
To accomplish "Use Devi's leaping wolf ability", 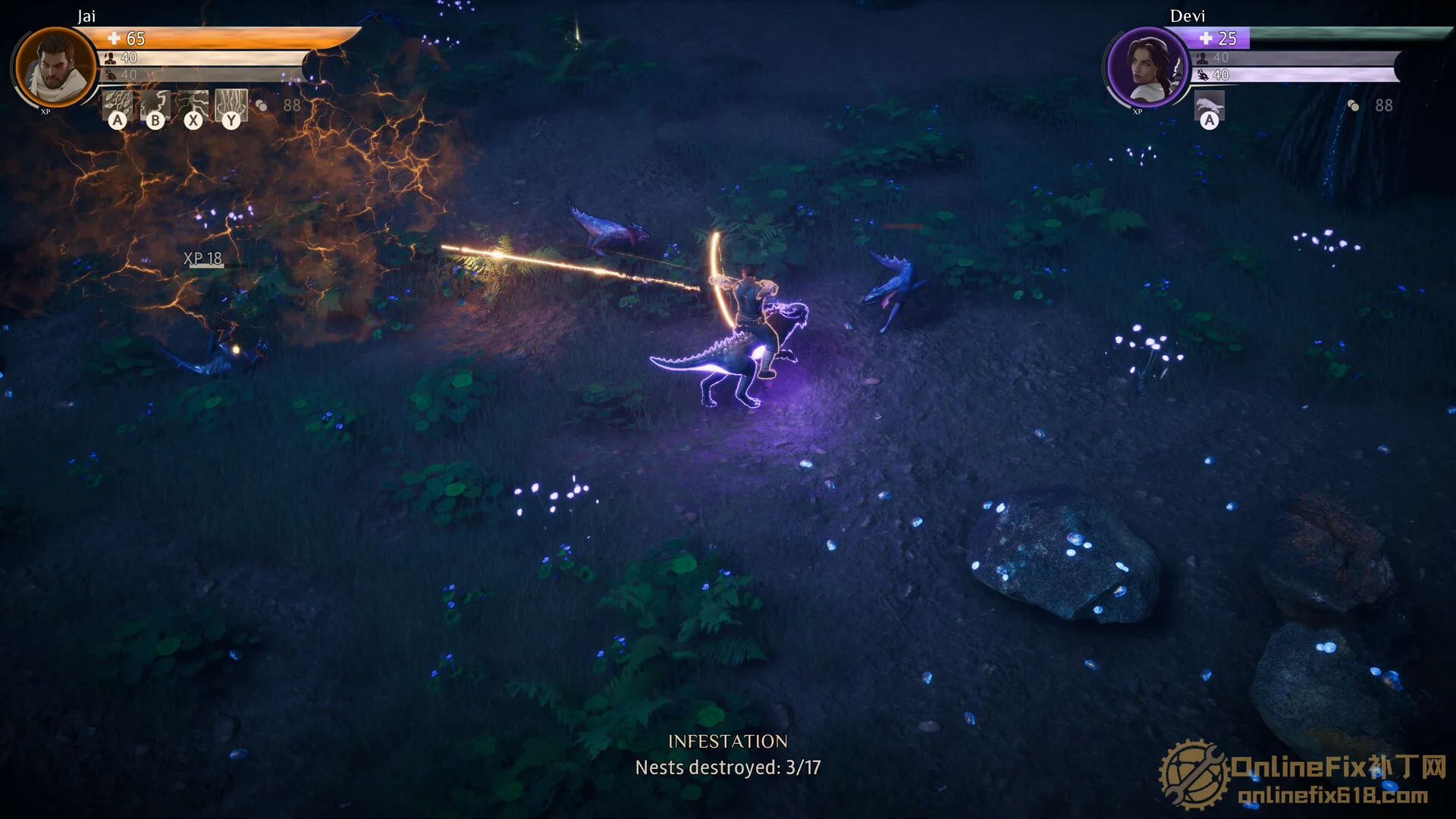I will (x=1210, y=106).
